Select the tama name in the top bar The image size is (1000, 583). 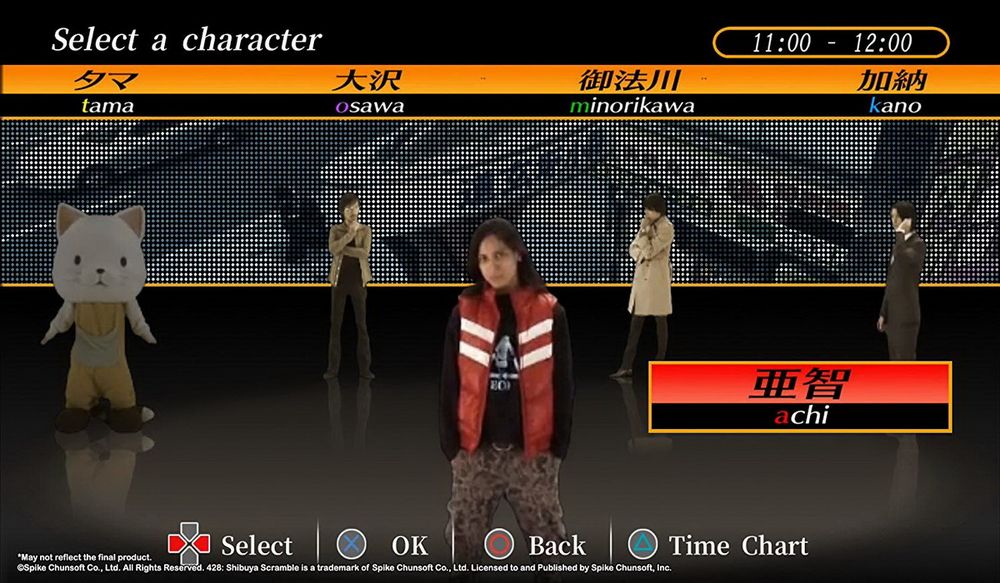coord(105,91)
